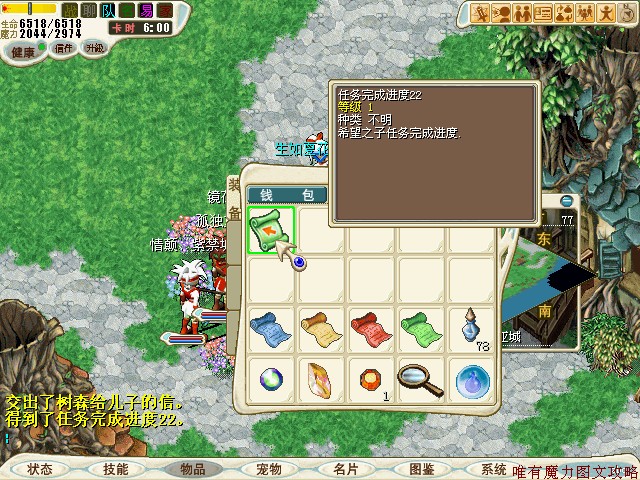Click the 升级 level-up button
Screen dimensions: 640x480
[x=95, y=47]
